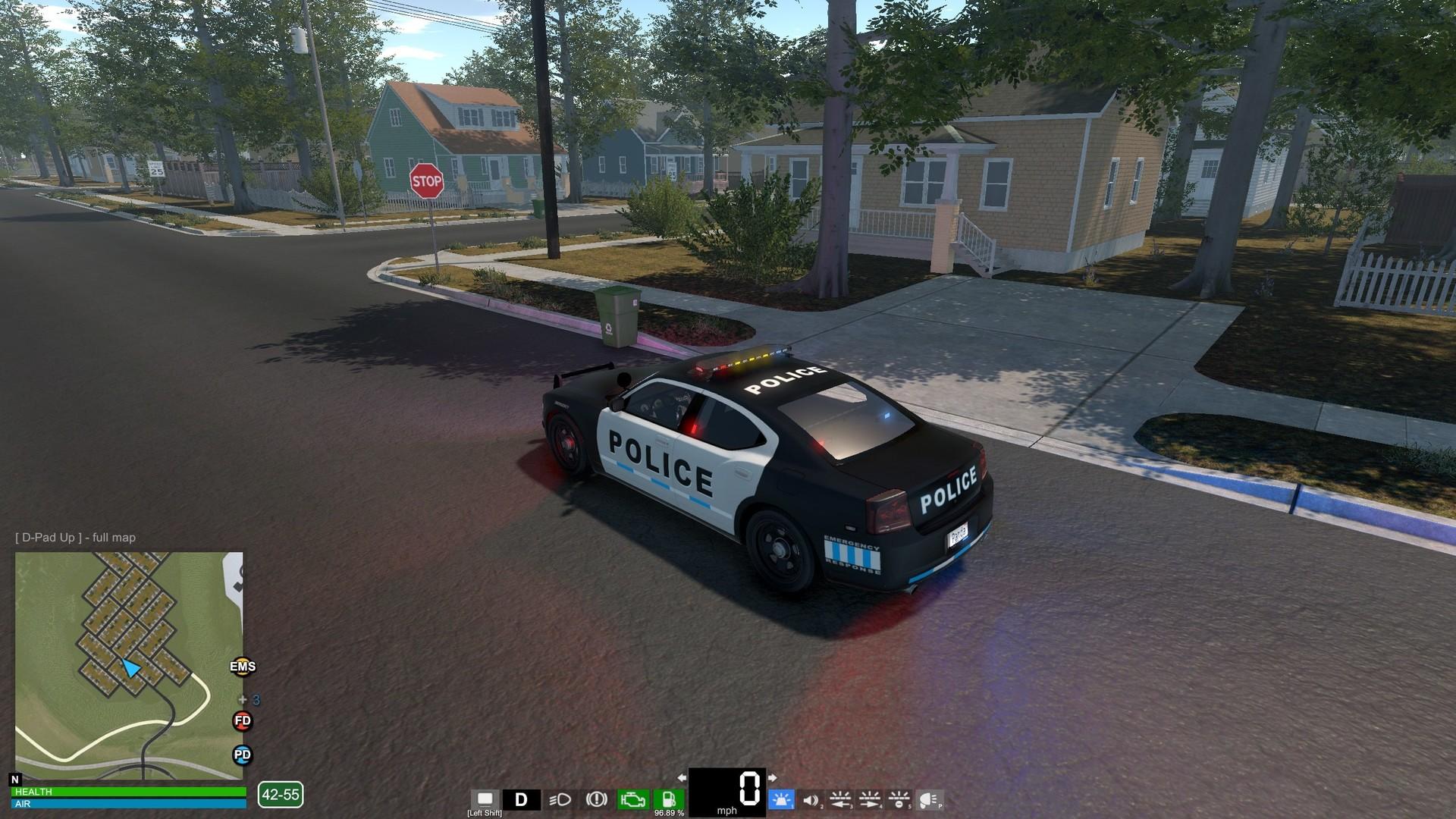This screenshot has height=819, width=1456.
Task: Click the green engine status icon
Action: [x=632, y=798]
